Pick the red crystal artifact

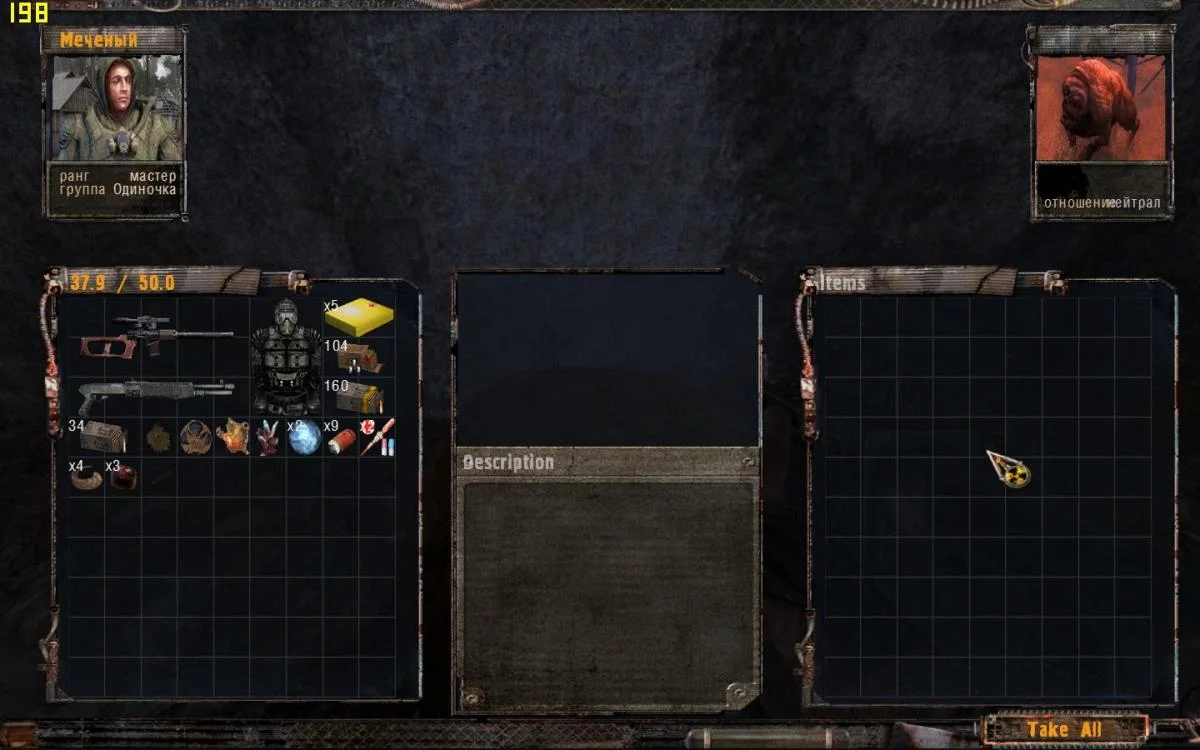(x=268, y=438)
